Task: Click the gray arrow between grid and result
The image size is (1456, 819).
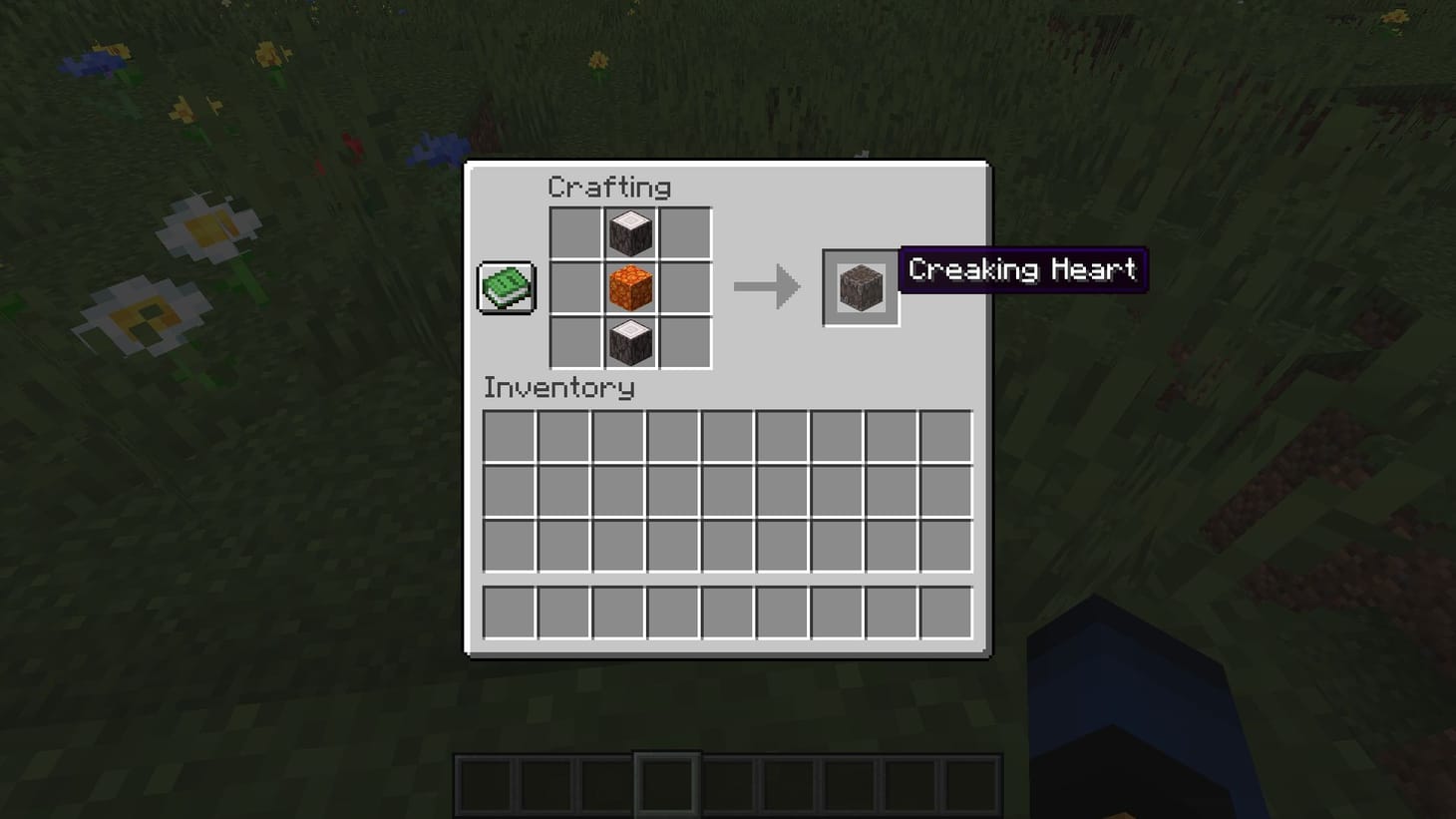Action: [768, 287]
